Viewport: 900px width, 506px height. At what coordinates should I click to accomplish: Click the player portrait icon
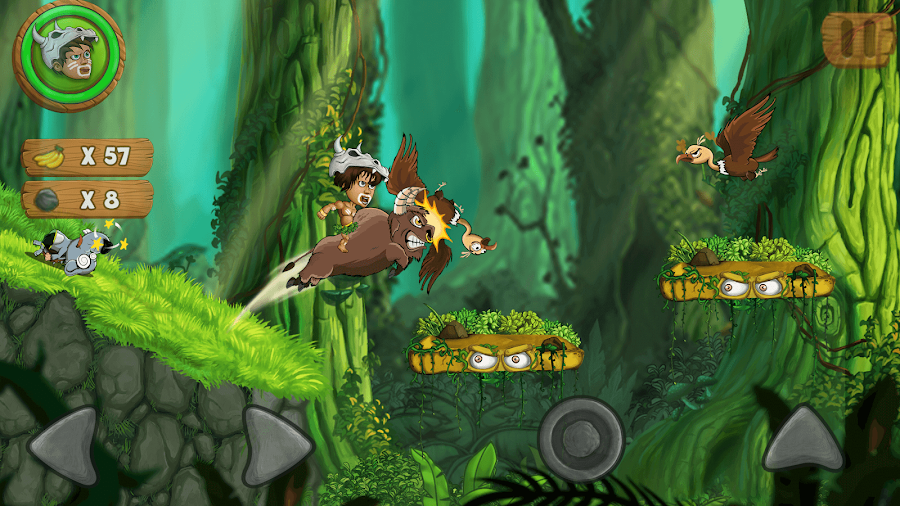(x=68, y=56)
